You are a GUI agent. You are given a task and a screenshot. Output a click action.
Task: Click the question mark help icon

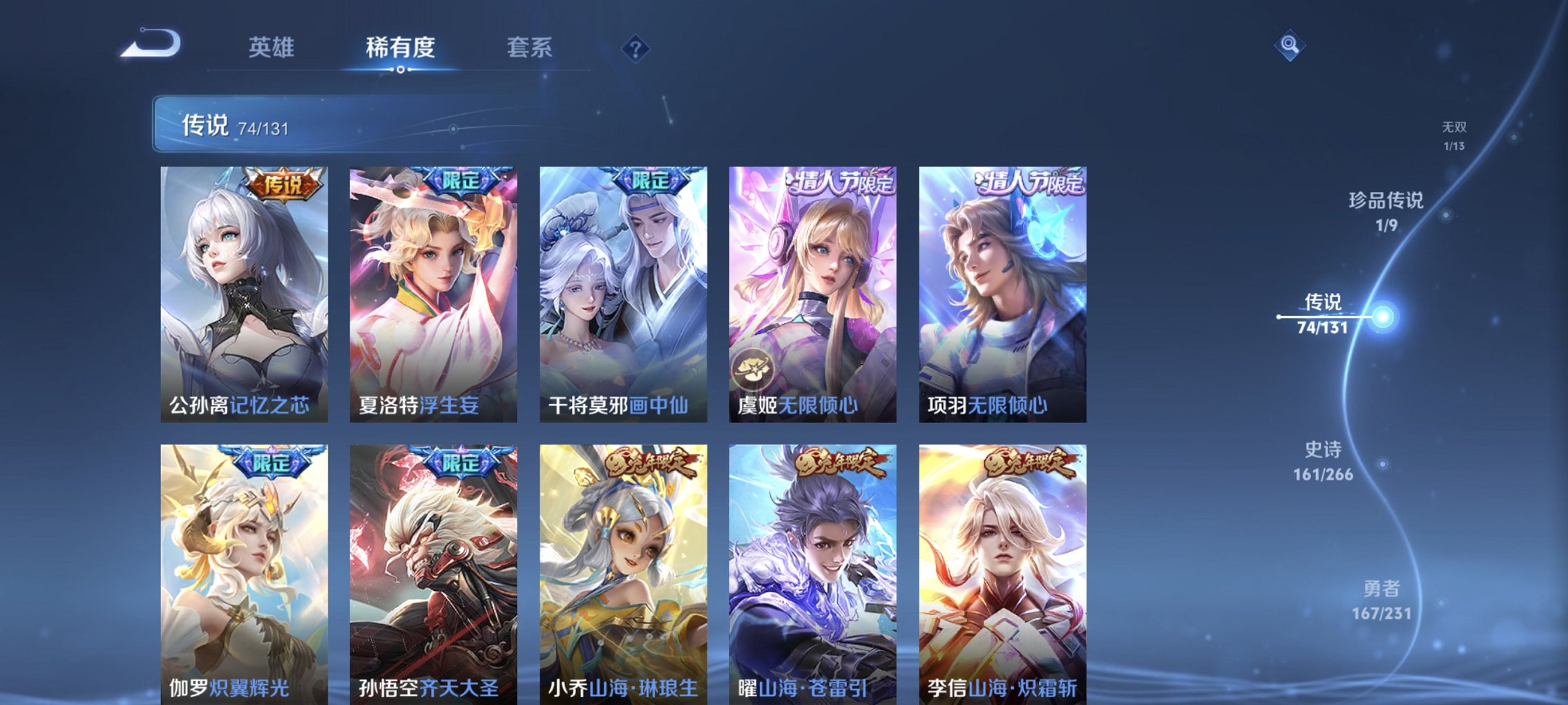coord(635,49)
